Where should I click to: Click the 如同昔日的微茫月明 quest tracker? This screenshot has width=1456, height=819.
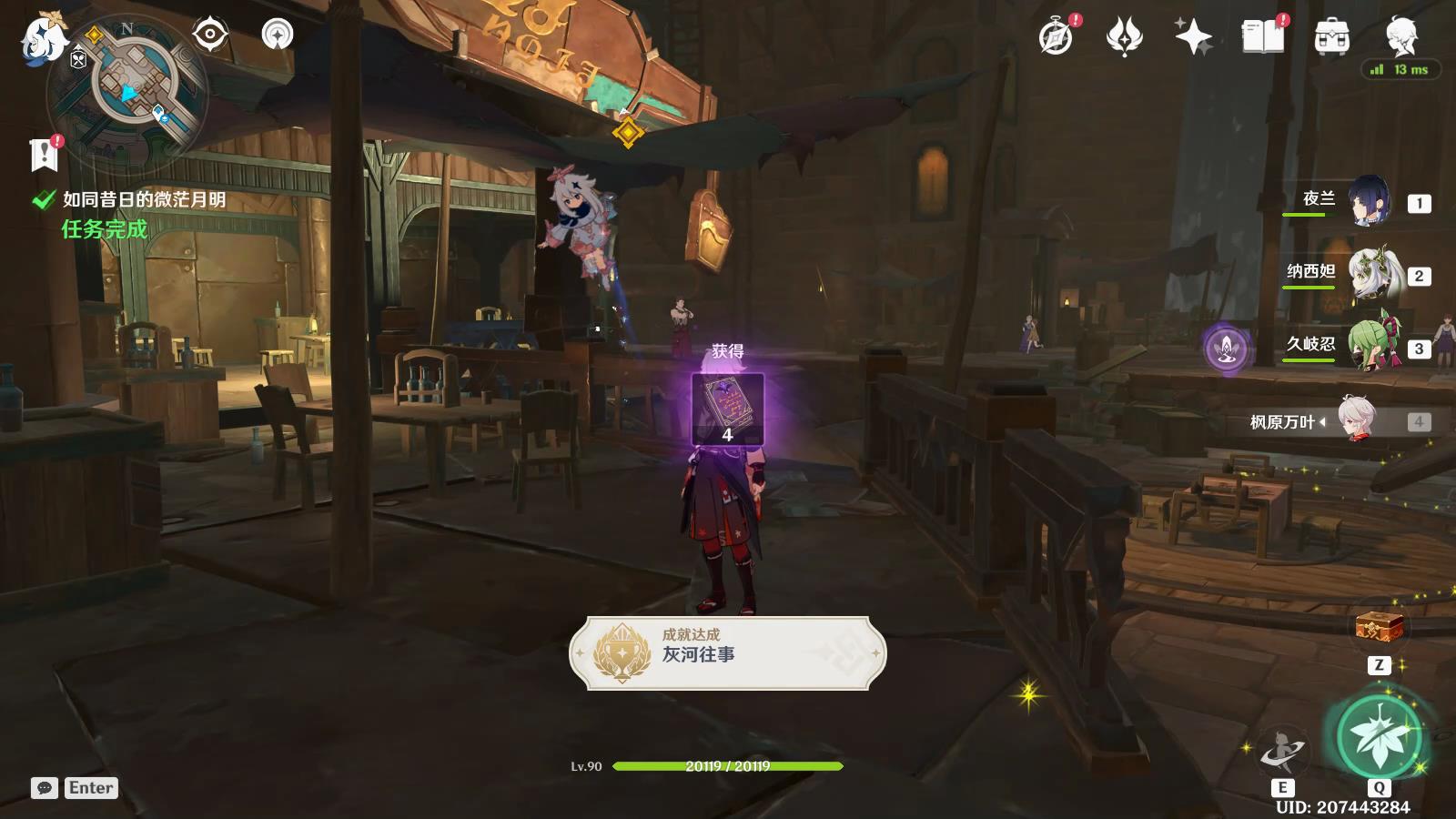pos(143,199)
